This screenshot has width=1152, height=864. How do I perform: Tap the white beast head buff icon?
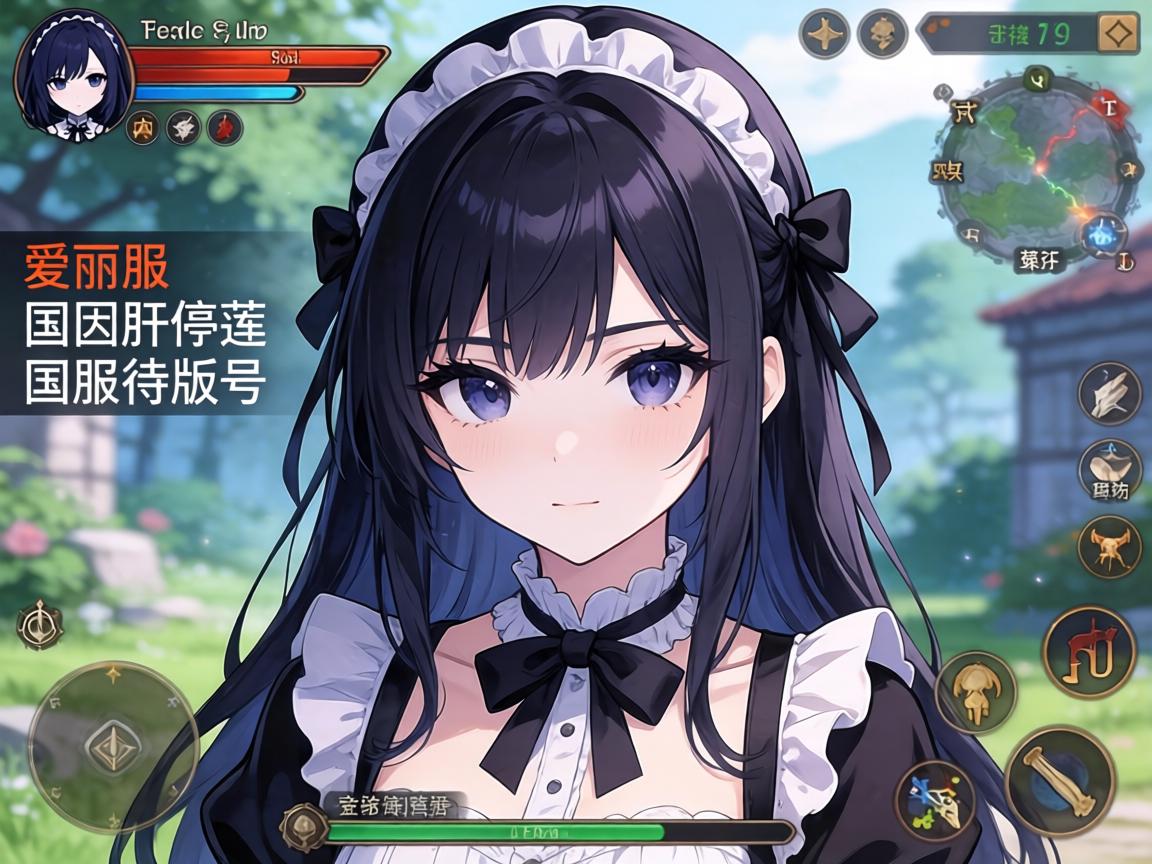[183, 127]
